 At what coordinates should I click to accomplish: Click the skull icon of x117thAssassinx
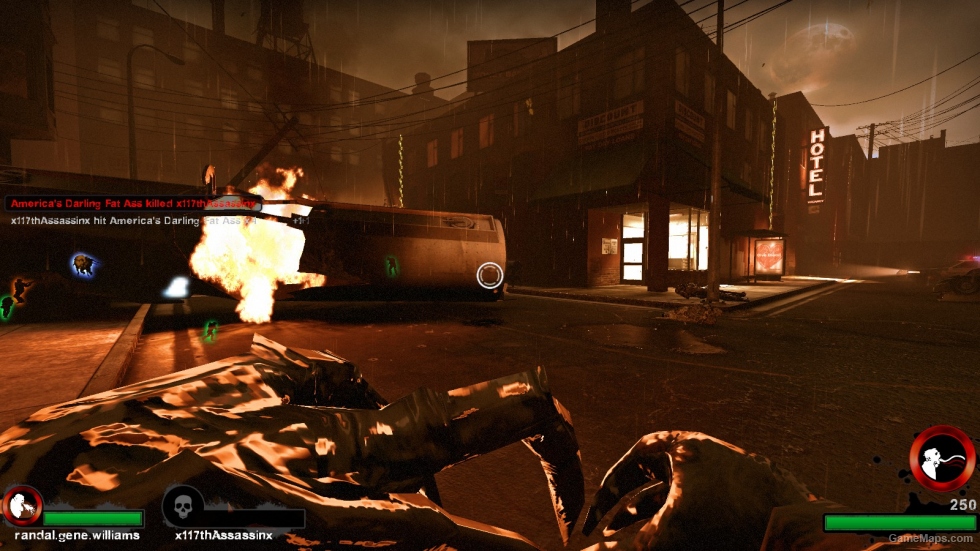[x=183, y=506]
